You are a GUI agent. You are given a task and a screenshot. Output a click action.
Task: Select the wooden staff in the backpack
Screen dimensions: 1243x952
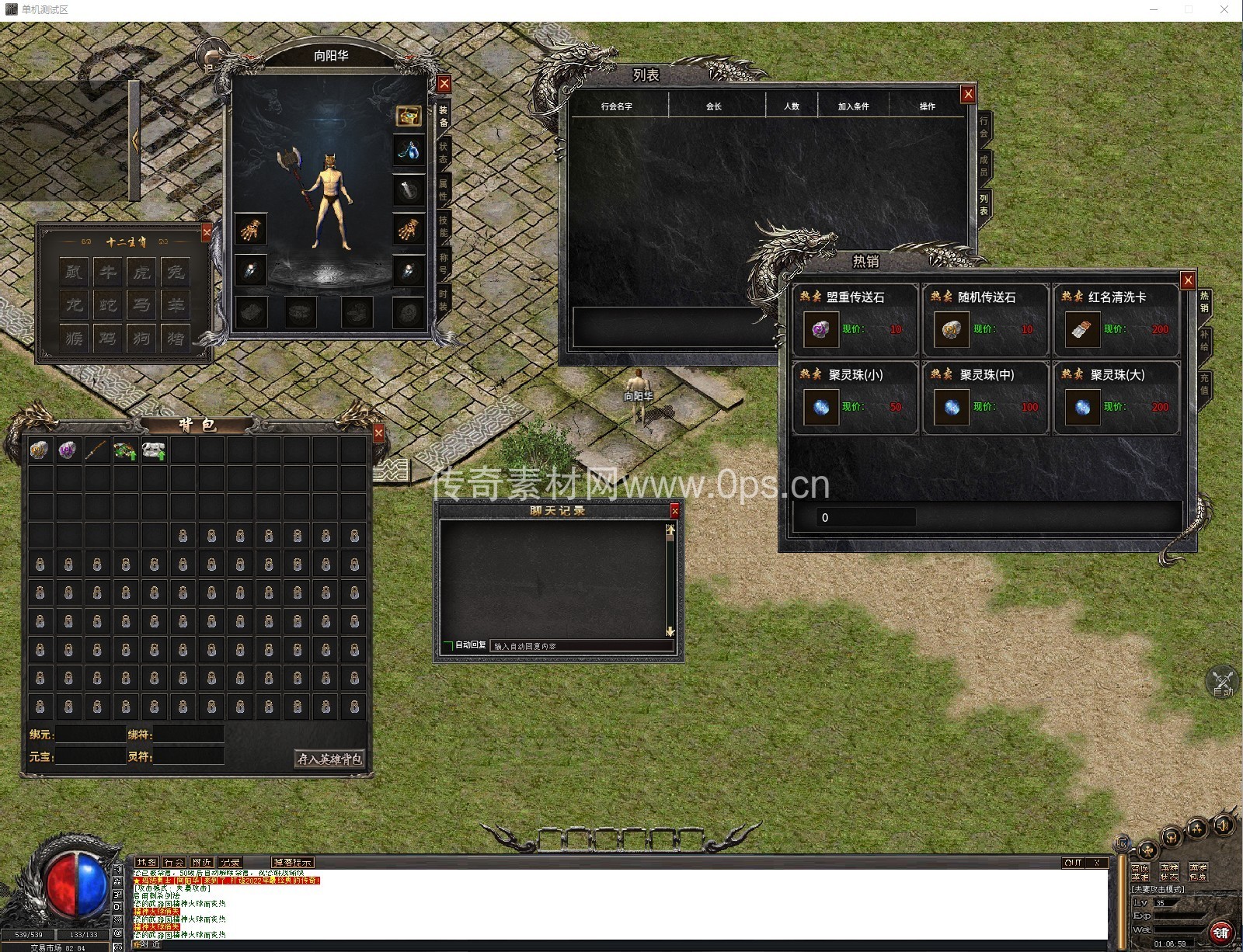click(x=96, y=450)
